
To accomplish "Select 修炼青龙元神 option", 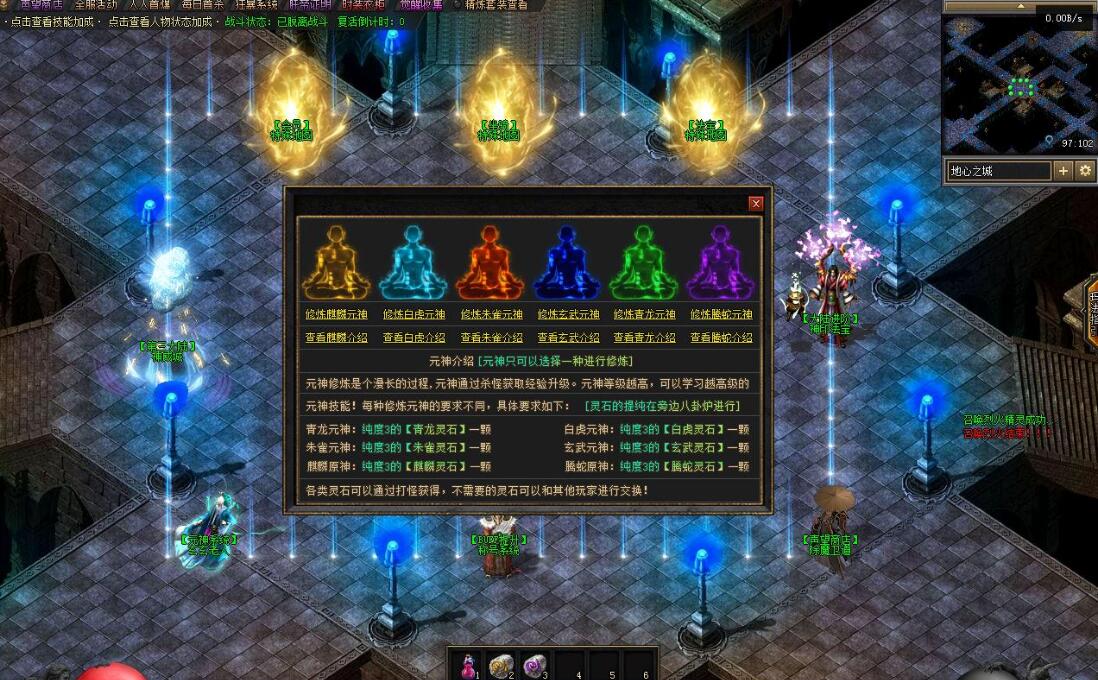I will click(645, 314).
